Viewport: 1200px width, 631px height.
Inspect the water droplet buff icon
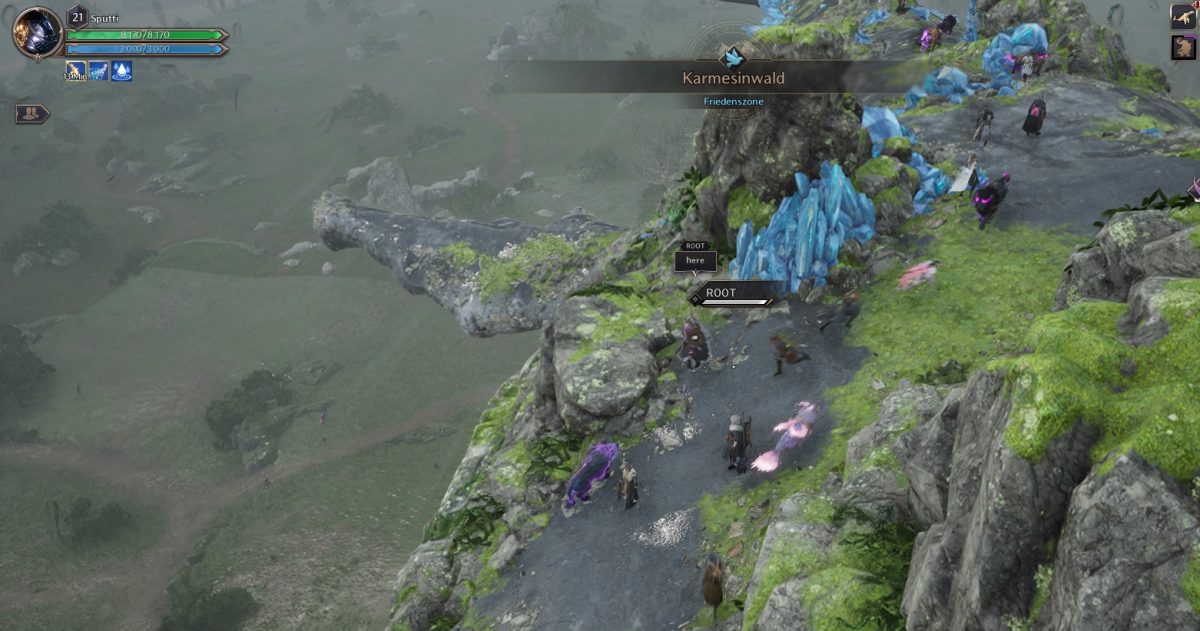click(121, 70)
